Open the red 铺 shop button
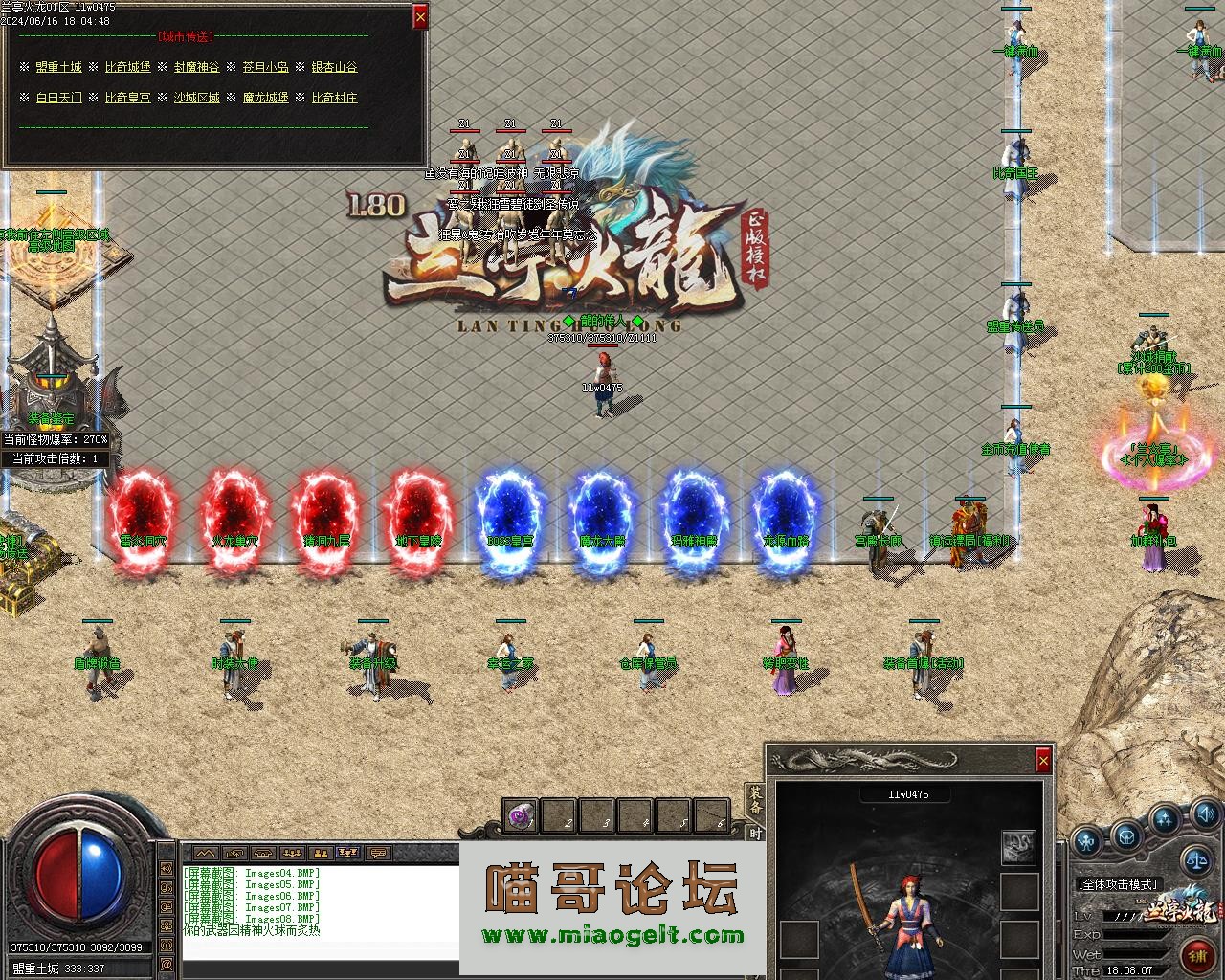The image size is (1225, 980). click(1196, 954)
